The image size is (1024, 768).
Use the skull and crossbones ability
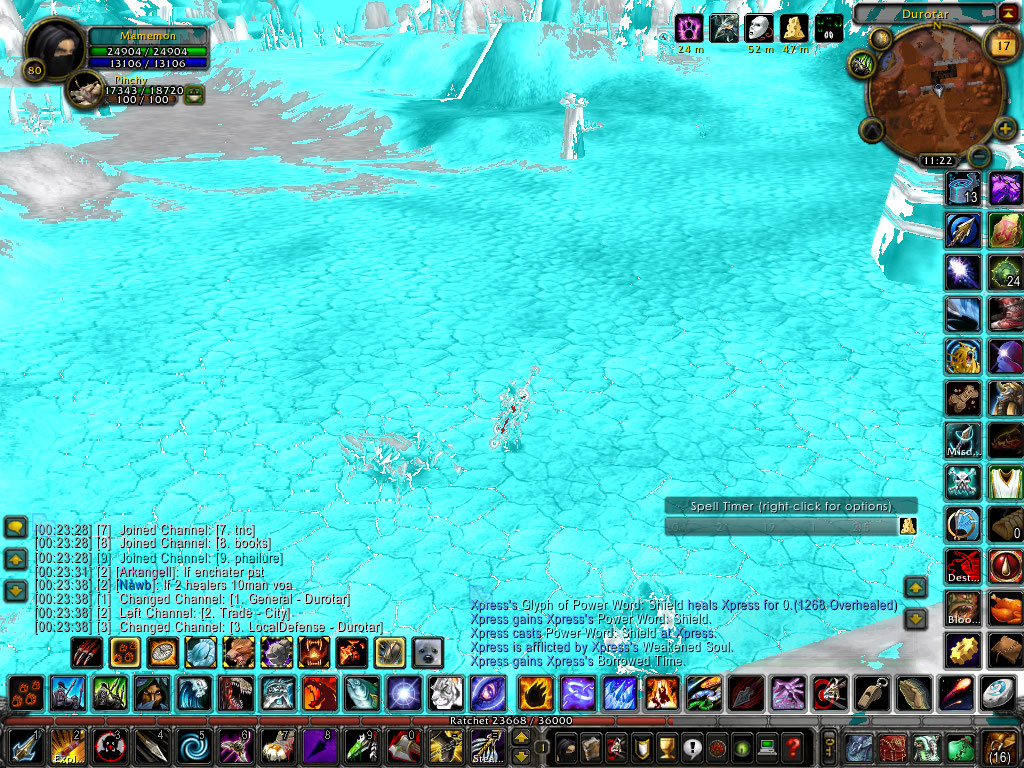click(962, 481)
